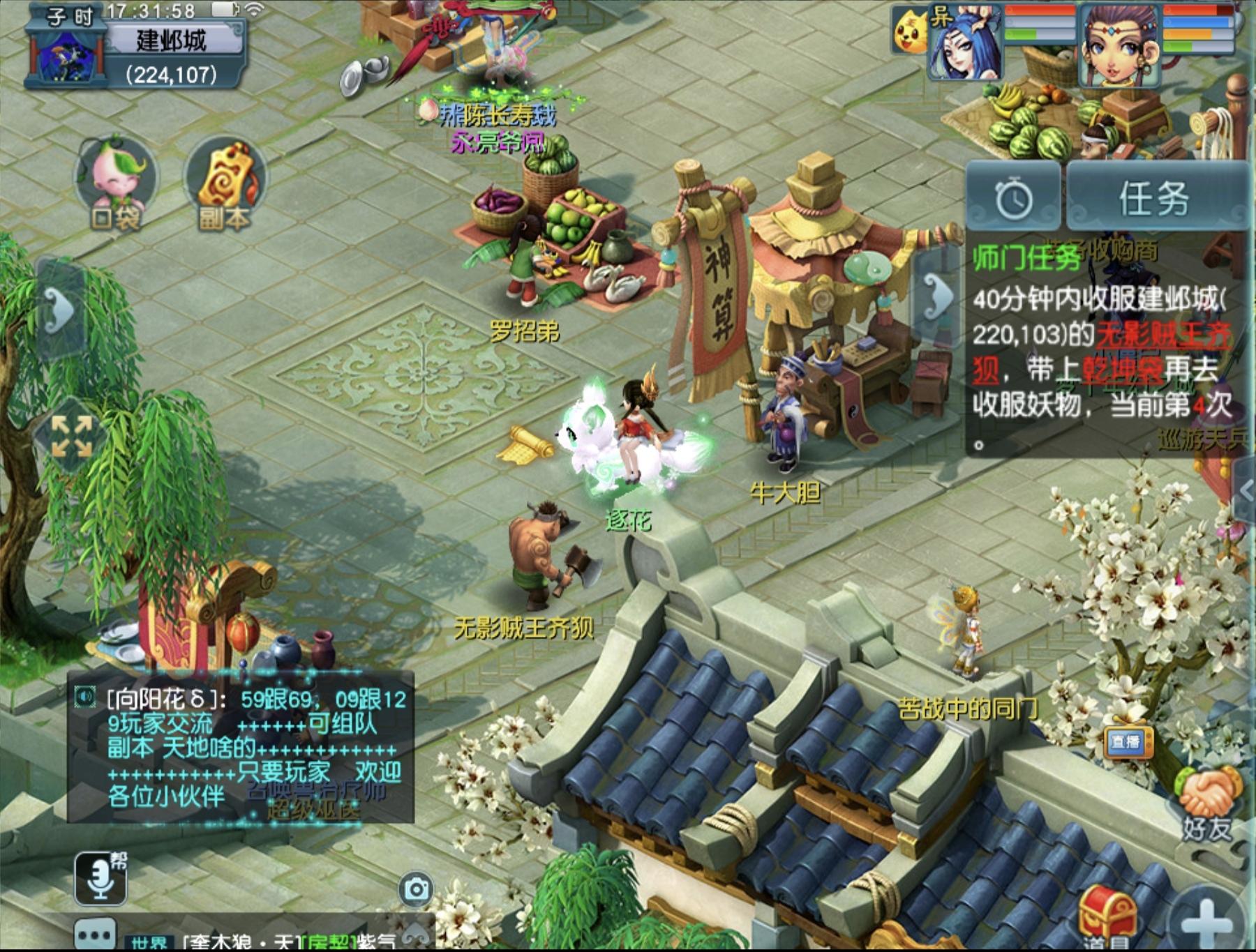Toggle the four-arrow fullscreen button

(x=72, y=437)
